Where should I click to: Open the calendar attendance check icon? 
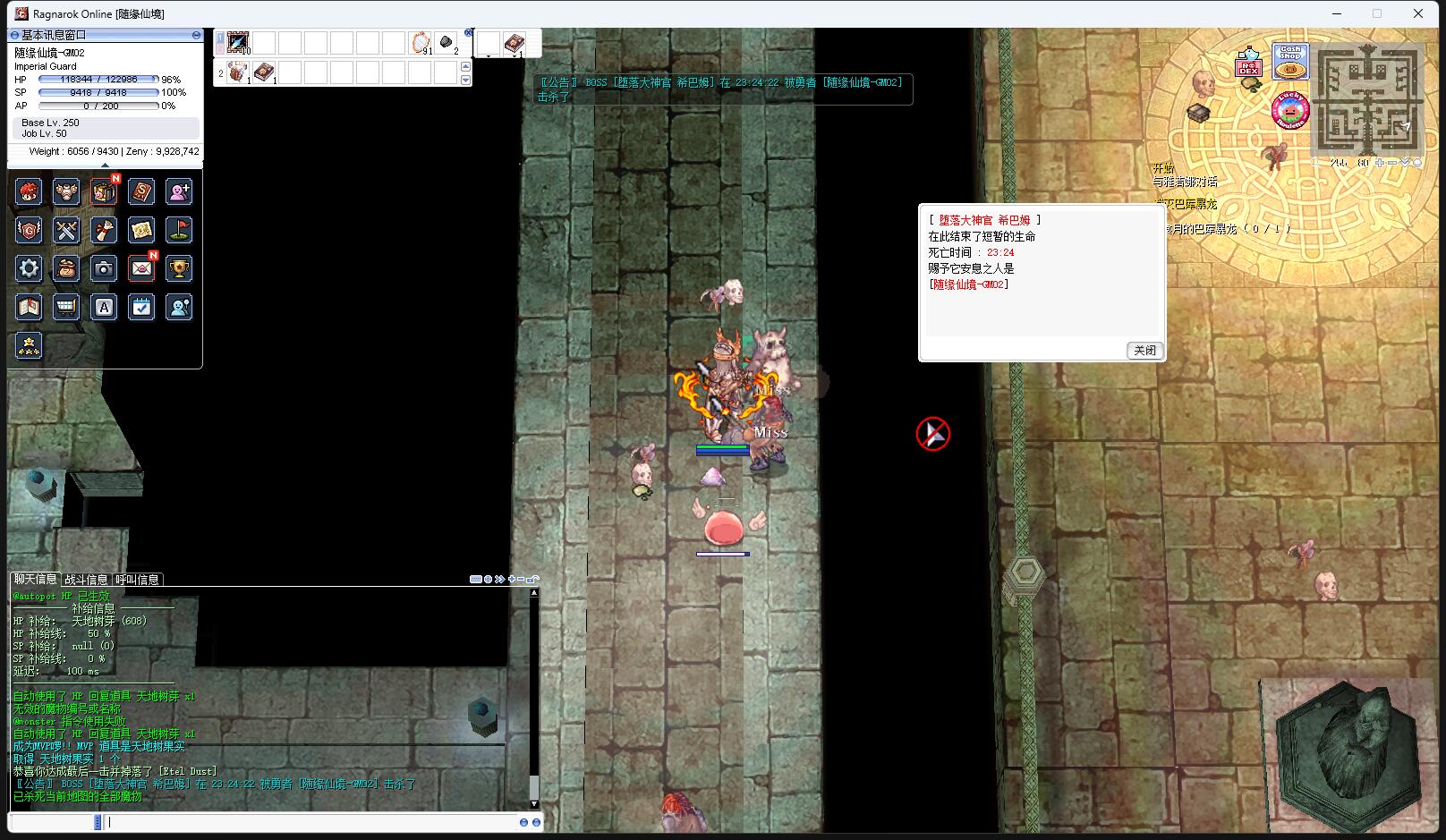(141, 308)
